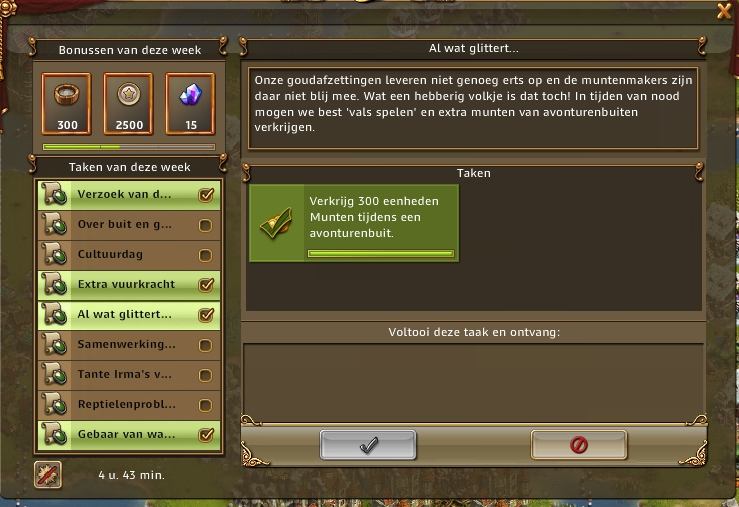Click the 300 bowl bonus reward icon
This screenshot has width=739, height=507.
pyautogui.click(x=68, y=97)
